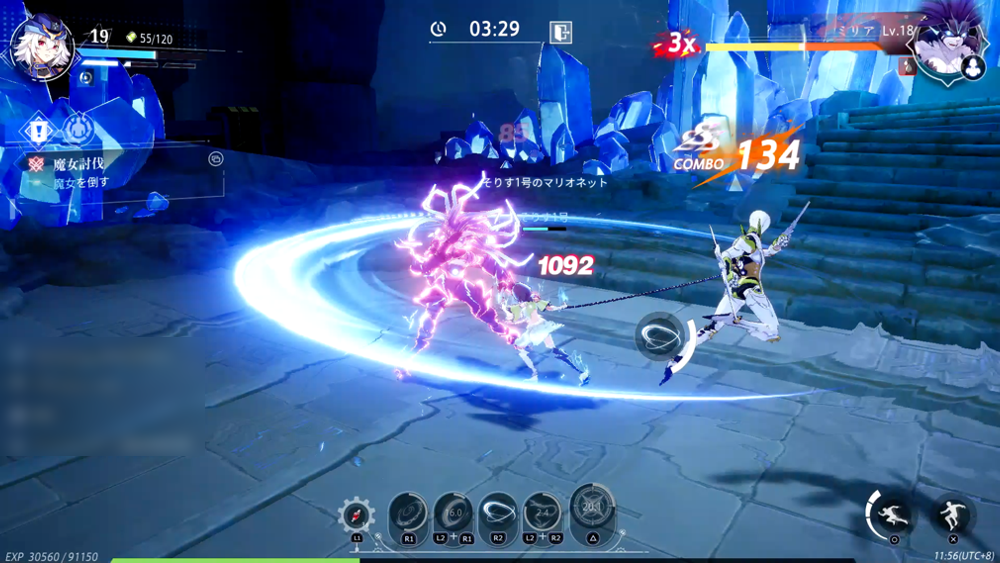Activate the gear compass skill icon
The width and height of the screenshot is (1000, 563).
[357, 516]
